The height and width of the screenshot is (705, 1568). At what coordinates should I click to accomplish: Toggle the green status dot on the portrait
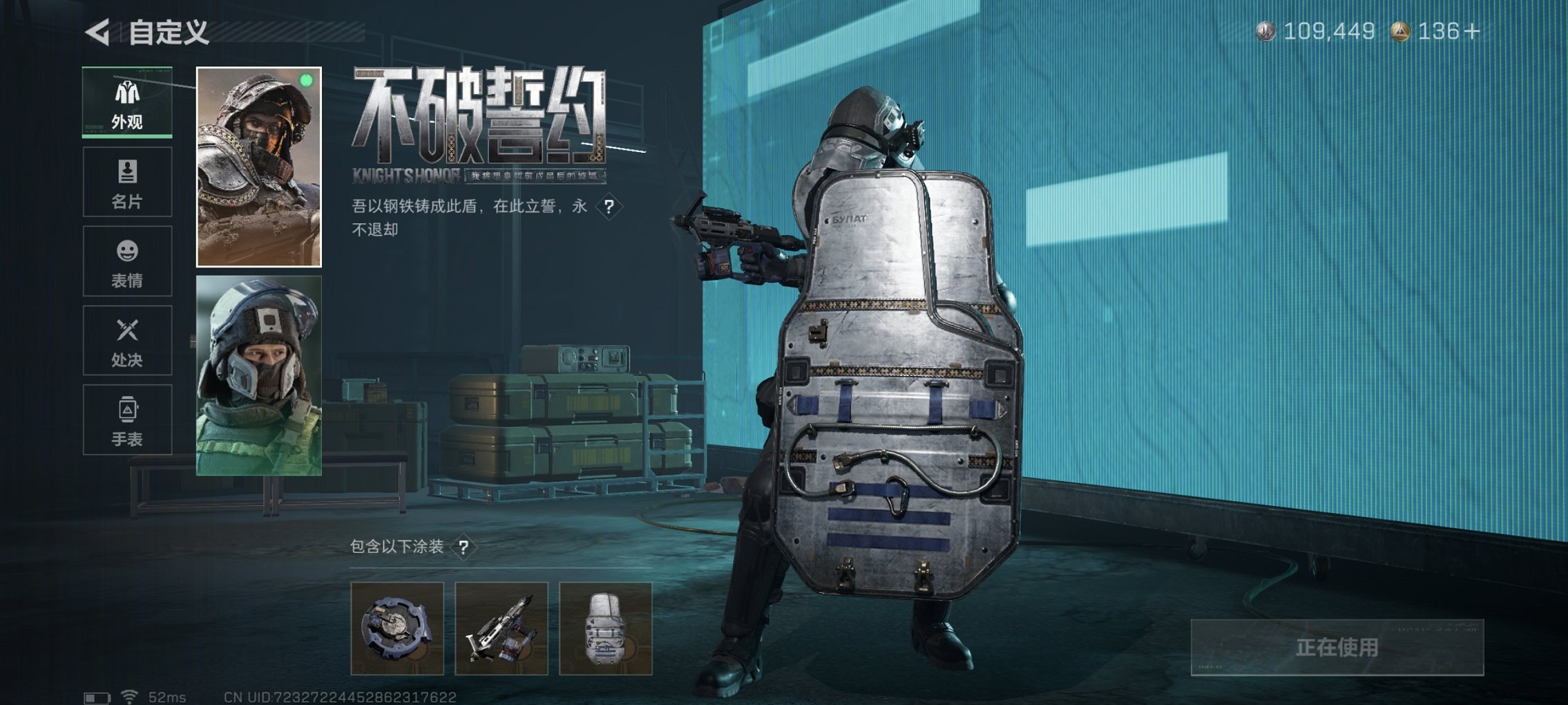coord(305,81)
